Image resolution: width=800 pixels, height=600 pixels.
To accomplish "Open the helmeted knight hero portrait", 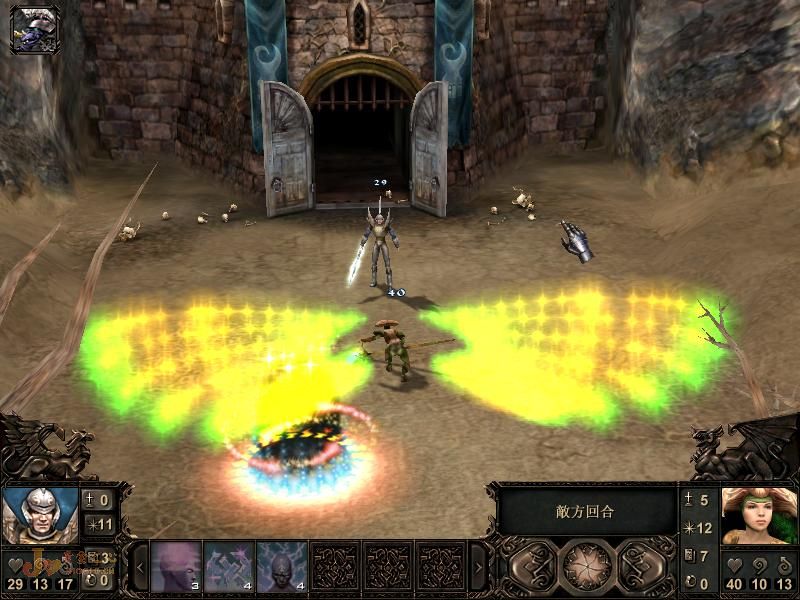I will [40, 513].
